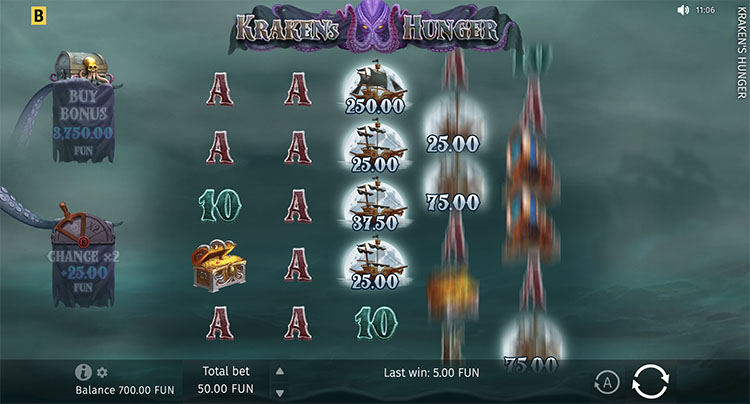
Task: Toggle the sound speaker icon
Action: [684, 10]
